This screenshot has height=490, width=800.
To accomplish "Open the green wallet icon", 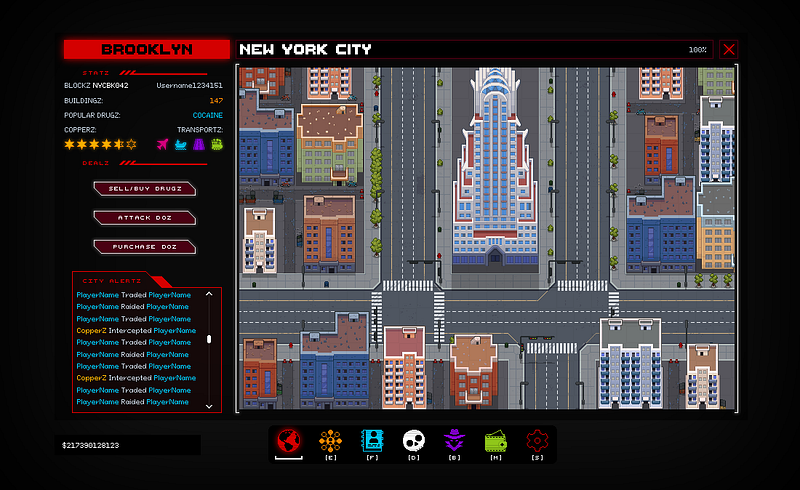I will coord(497,441).
